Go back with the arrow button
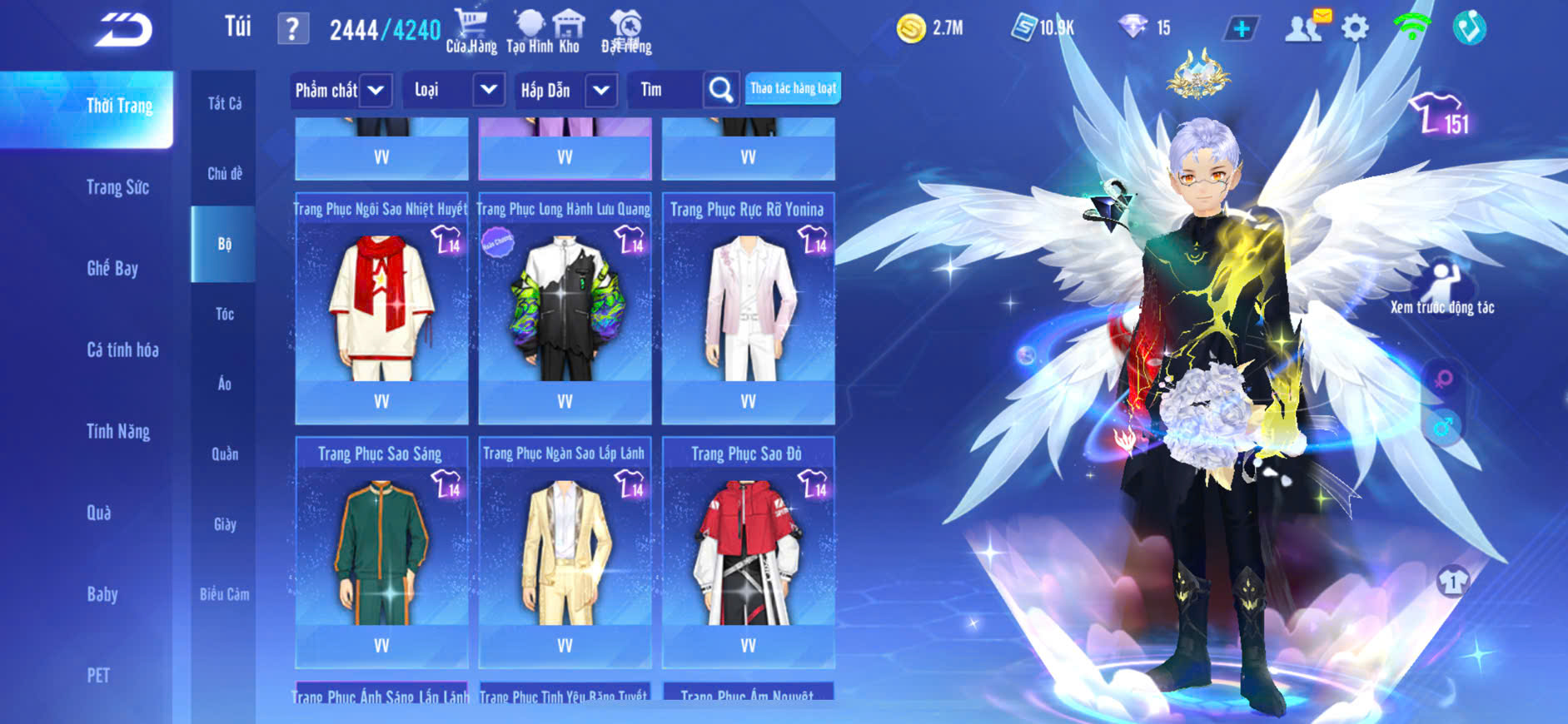The height and width of the screenshot is (724, 1568). [123, 30]
